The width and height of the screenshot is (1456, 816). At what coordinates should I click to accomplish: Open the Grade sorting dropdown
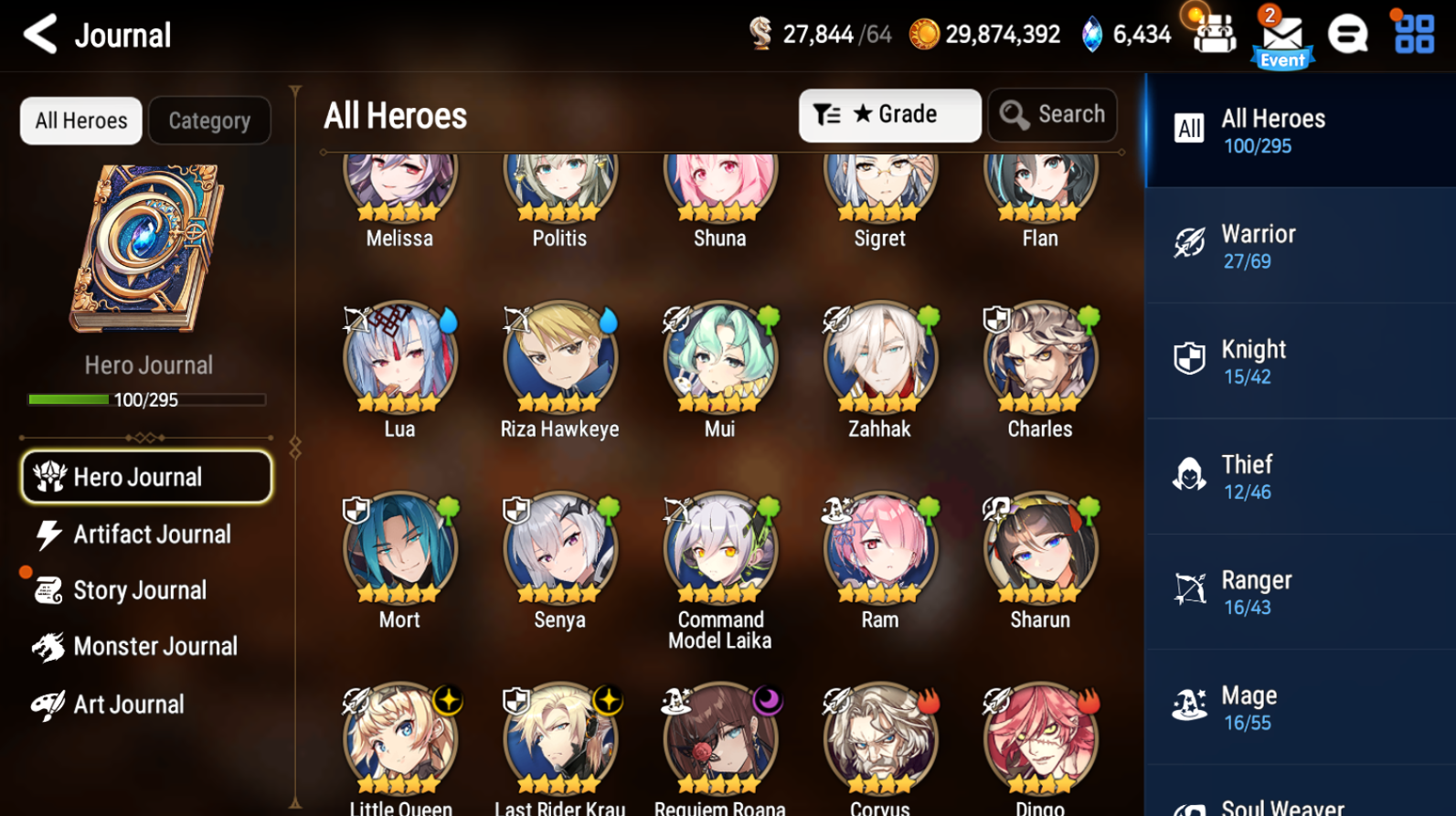(x=888, y=114)
